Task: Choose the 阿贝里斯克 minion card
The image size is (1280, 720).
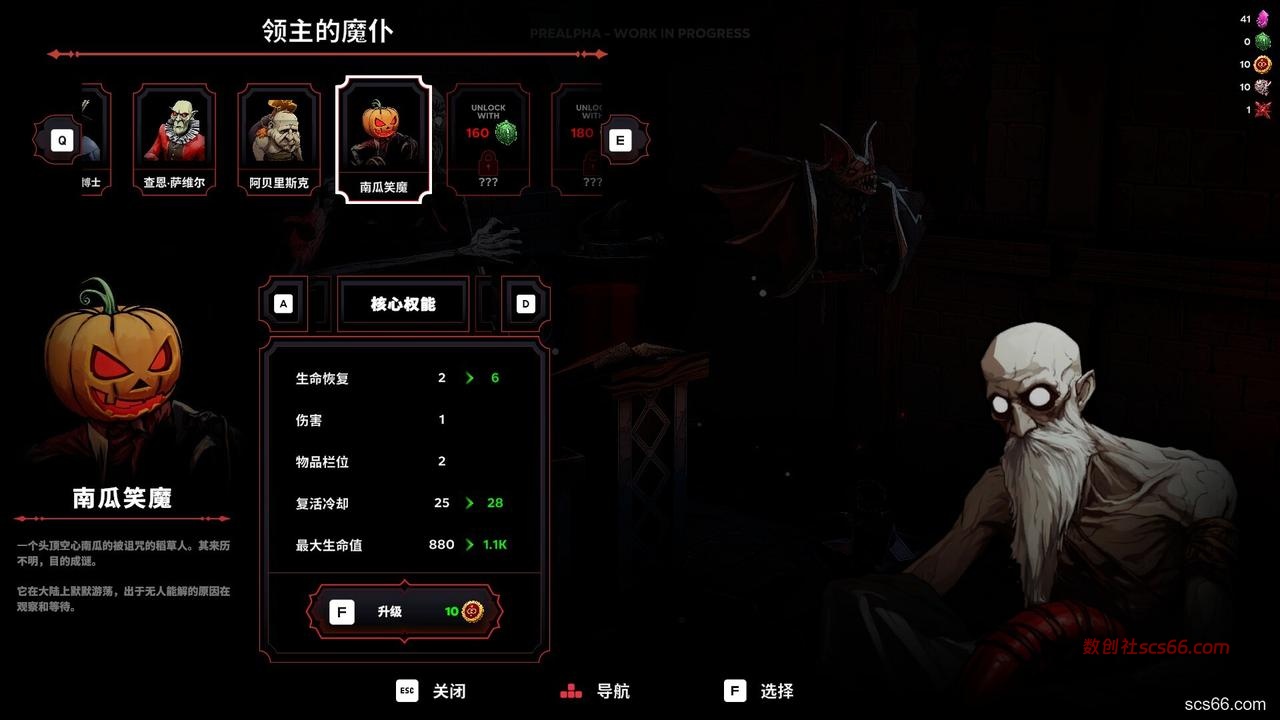Action: pos(279,138)
